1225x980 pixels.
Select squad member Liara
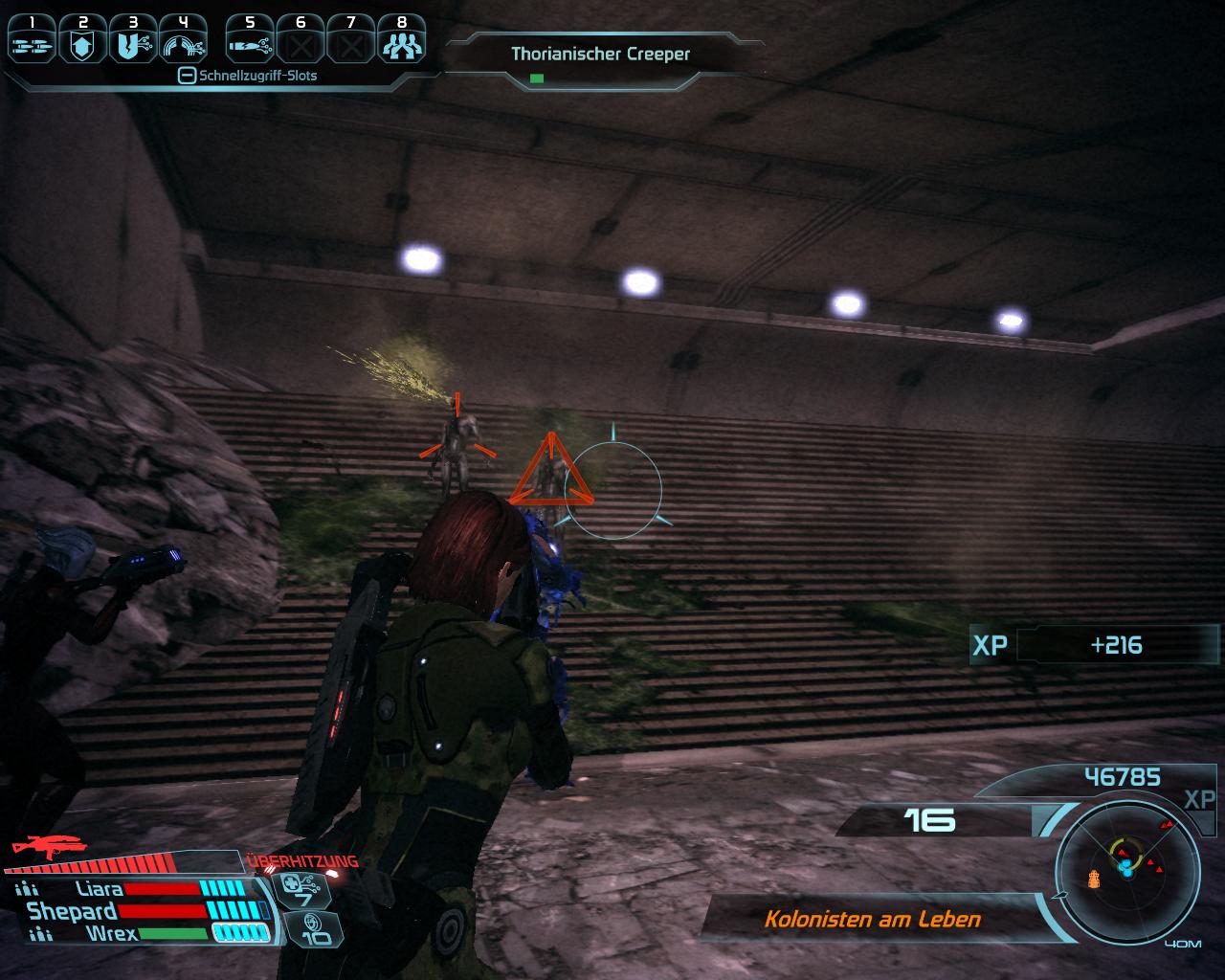pyautogui.click(x=99, y=889)
